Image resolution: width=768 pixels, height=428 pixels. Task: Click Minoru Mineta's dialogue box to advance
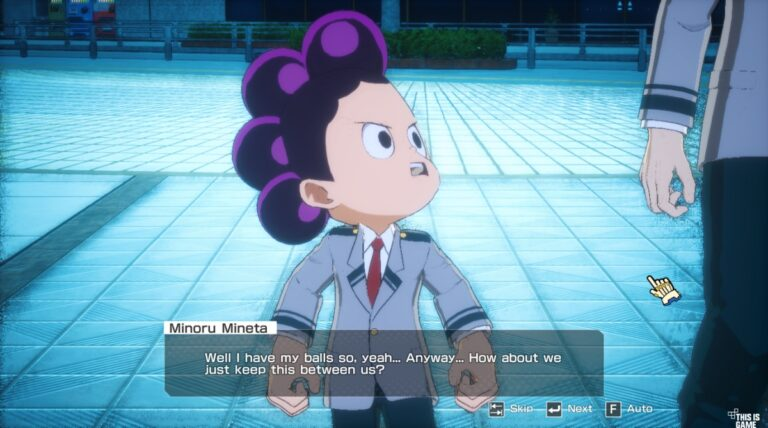coord(384,362)
